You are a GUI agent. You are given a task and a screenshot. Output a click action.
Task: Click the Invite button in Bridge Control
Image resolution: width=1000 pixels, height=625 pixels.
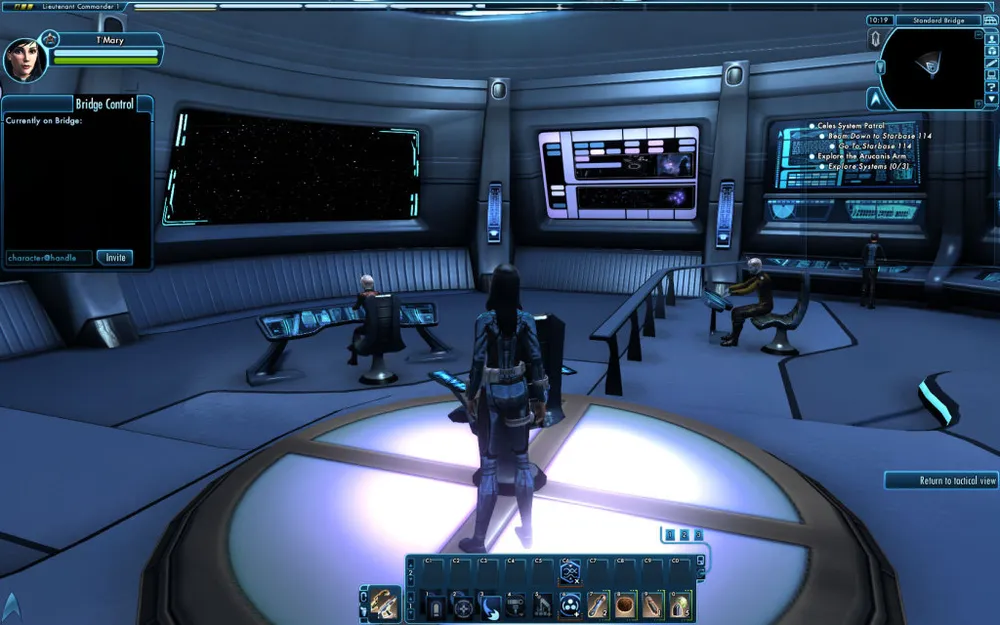click(x=116, y=258)
